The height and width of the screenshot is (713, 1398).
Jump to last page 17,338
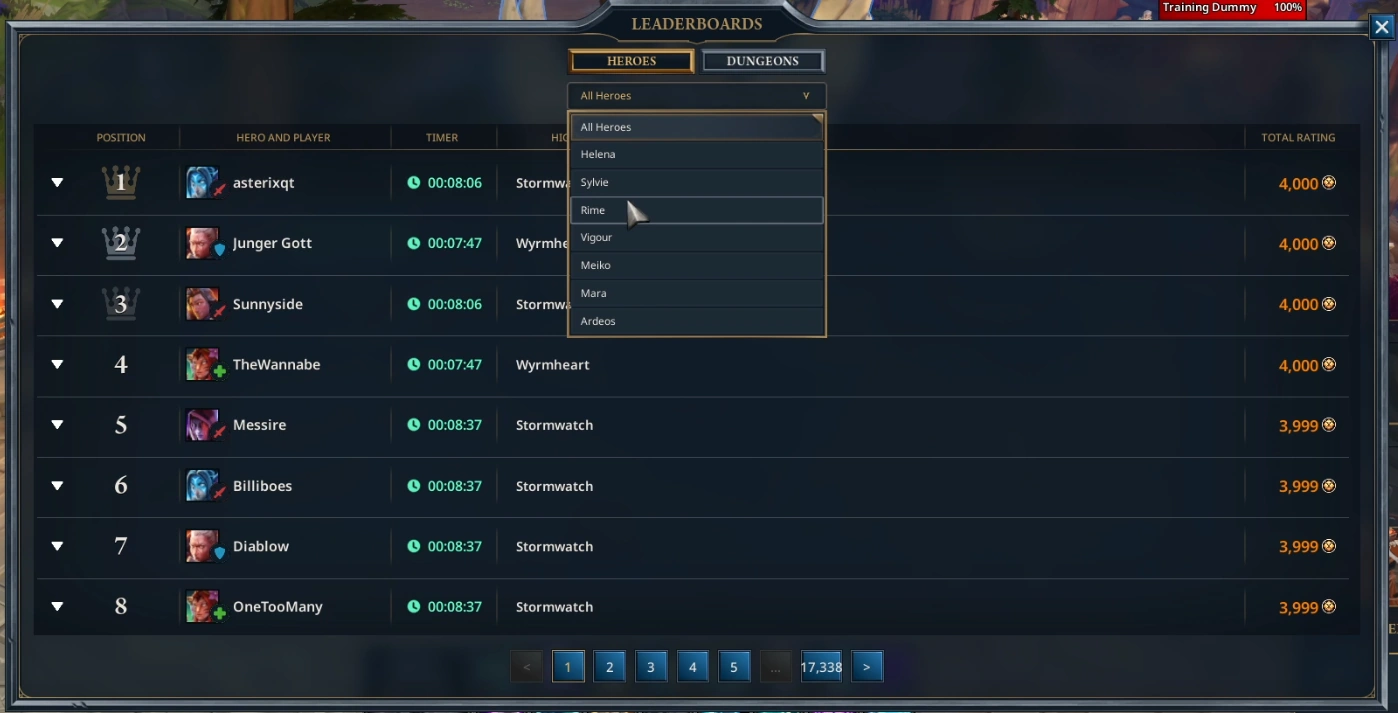point(821,667)
